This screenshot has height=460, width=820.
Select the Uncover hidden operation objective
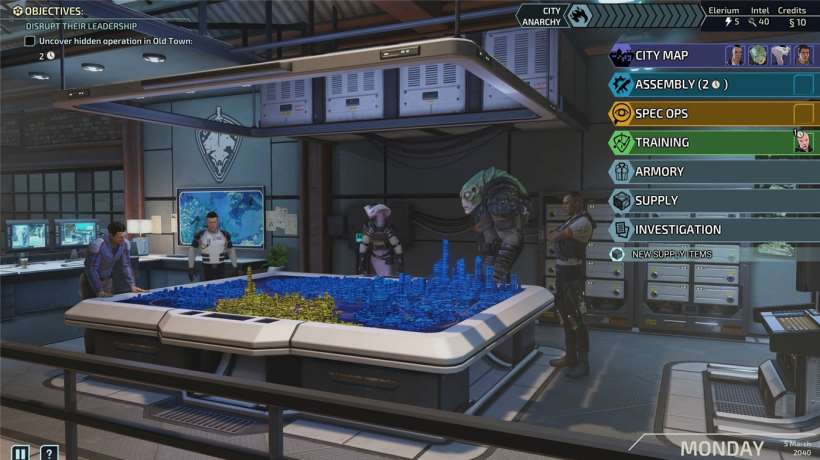[115, 41]
